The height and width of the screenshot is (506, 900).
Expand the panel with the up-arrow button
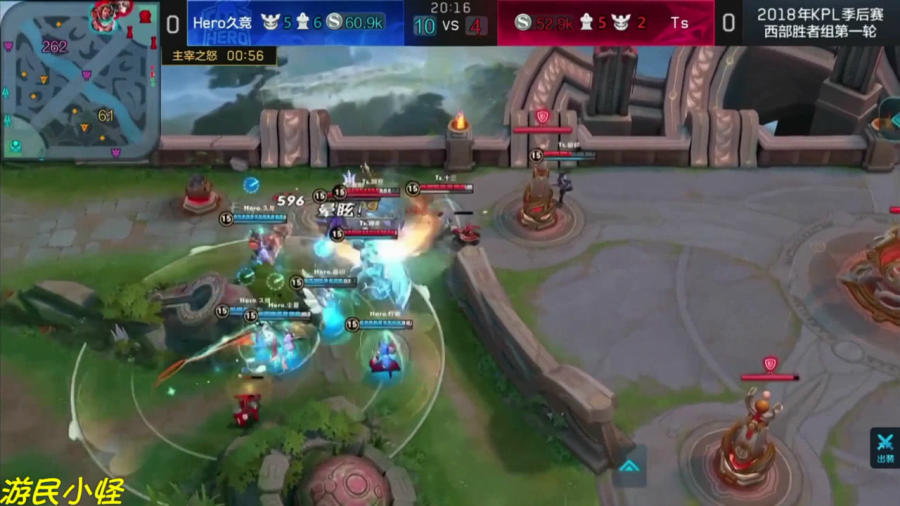(629, 466)
